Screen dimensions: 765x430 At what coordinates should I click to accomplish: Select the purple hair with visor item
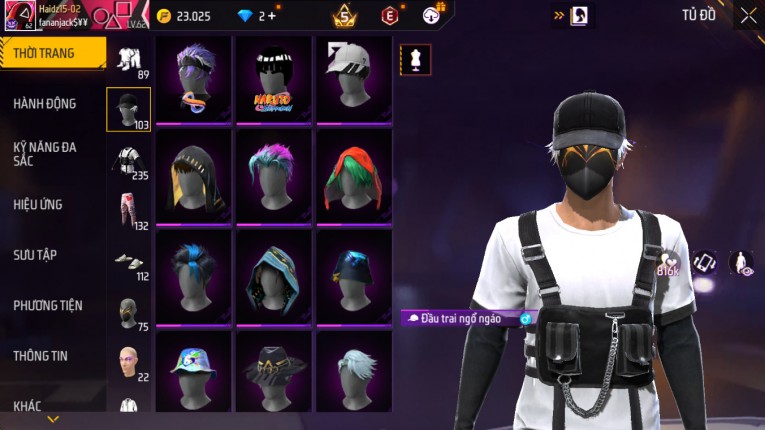[193, 78]
